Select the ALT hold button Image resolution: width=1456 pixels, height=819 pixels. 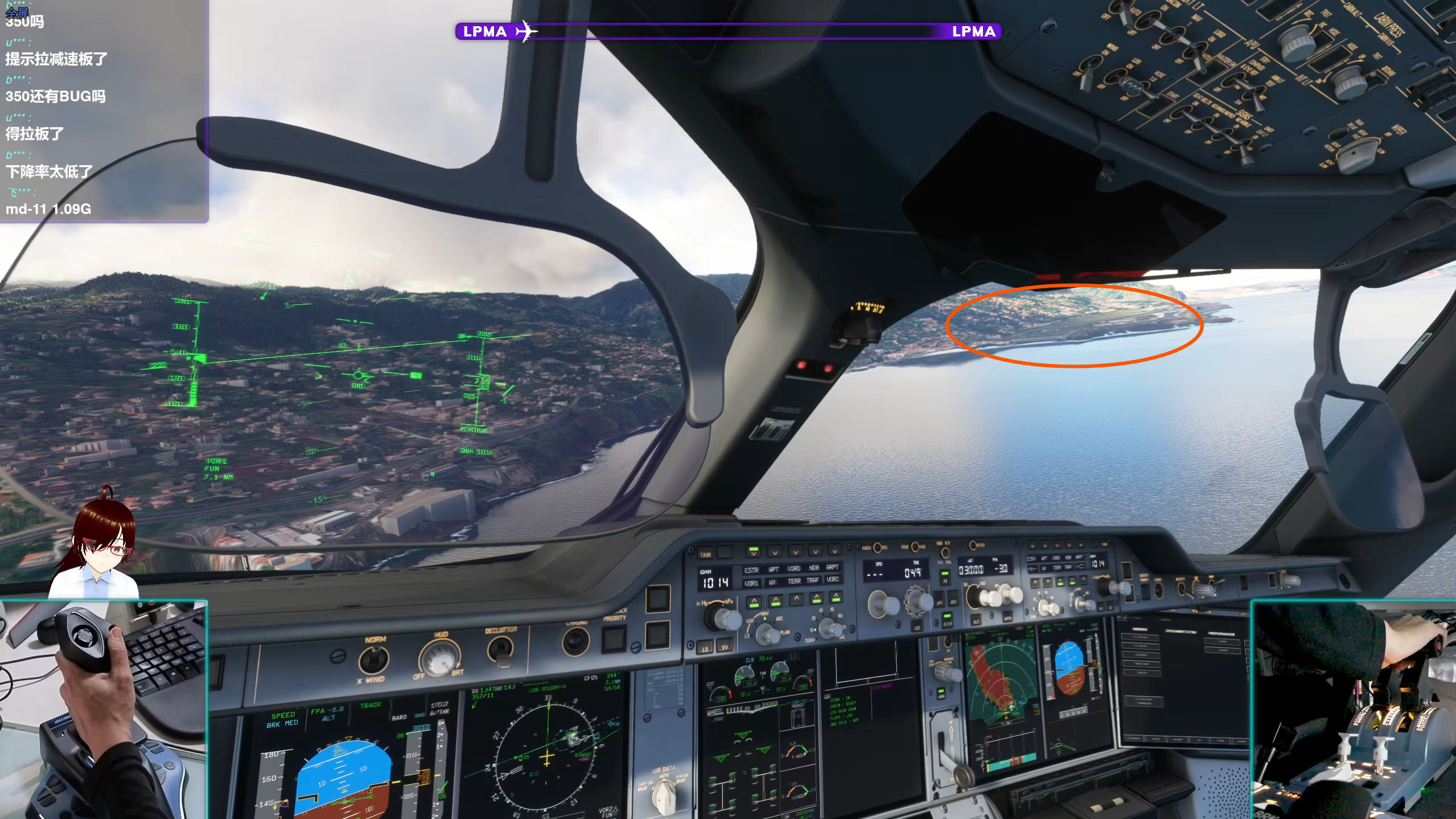point(976,620)
